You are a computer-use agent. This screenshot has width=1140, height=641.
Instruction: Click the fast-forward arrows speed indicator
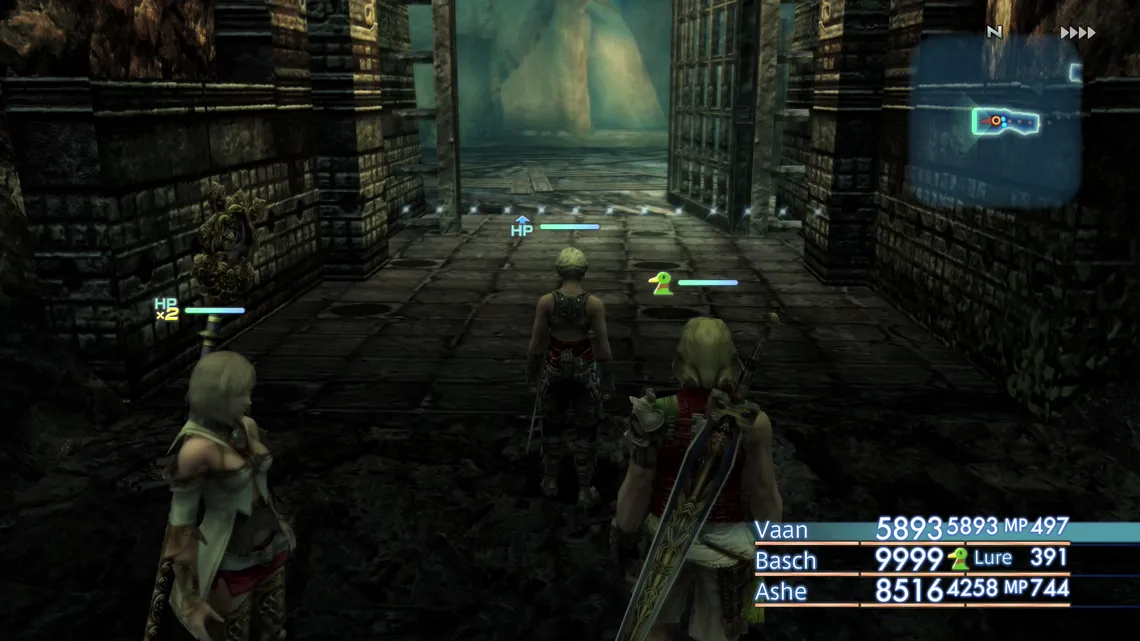(1078, 33)
